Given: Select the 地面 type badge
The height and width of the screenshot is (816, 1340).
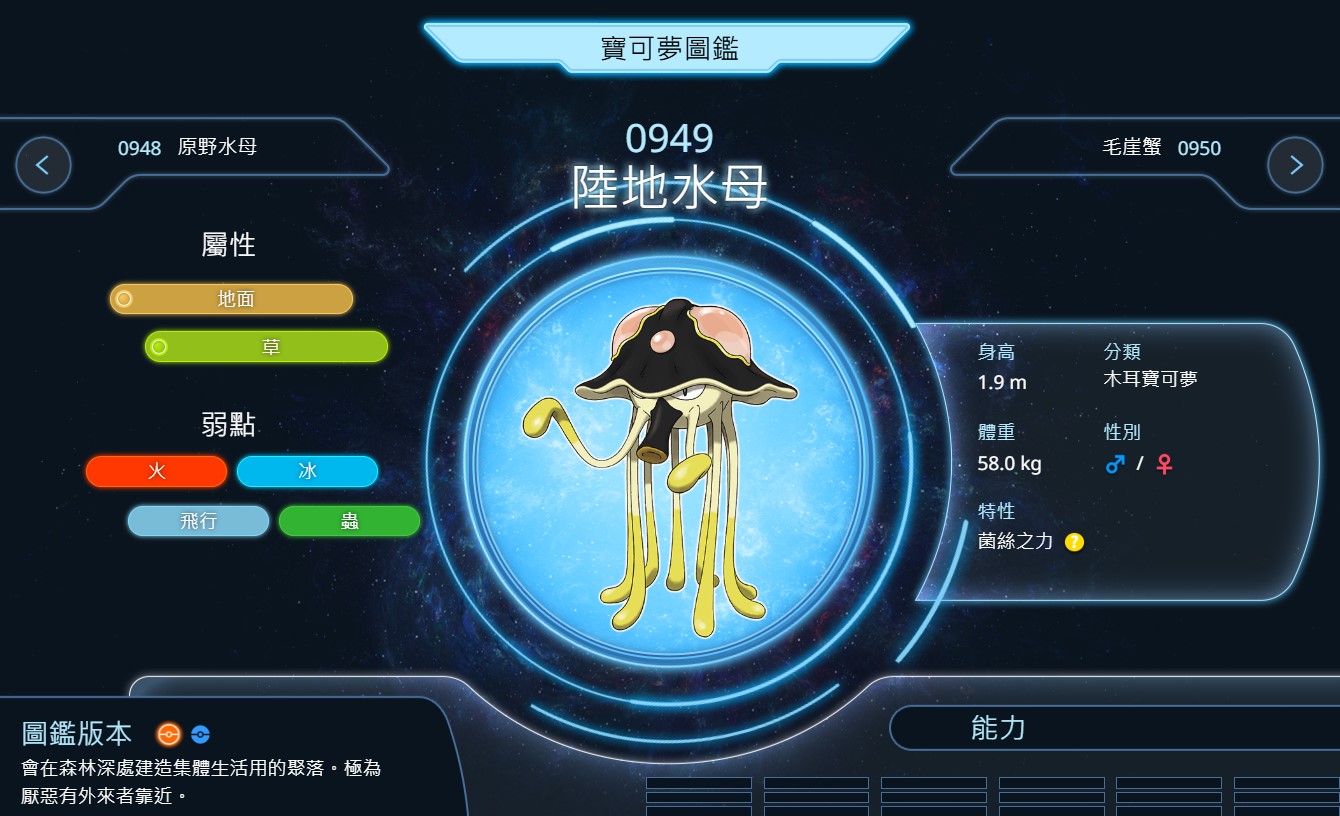Looking at the screenshot, I should point(232,299).
